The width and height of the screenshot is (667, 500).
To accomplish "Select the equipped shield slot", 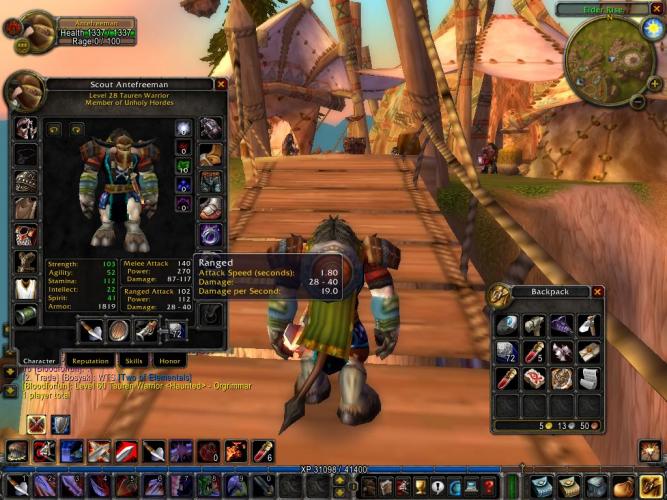I will [x=118, y=331].
